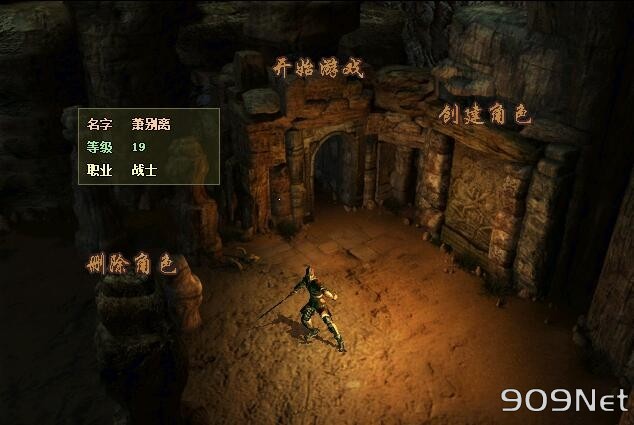634x425 pixels.
Task: Select 删除角色 to delete the character
Action: [131, 264]
